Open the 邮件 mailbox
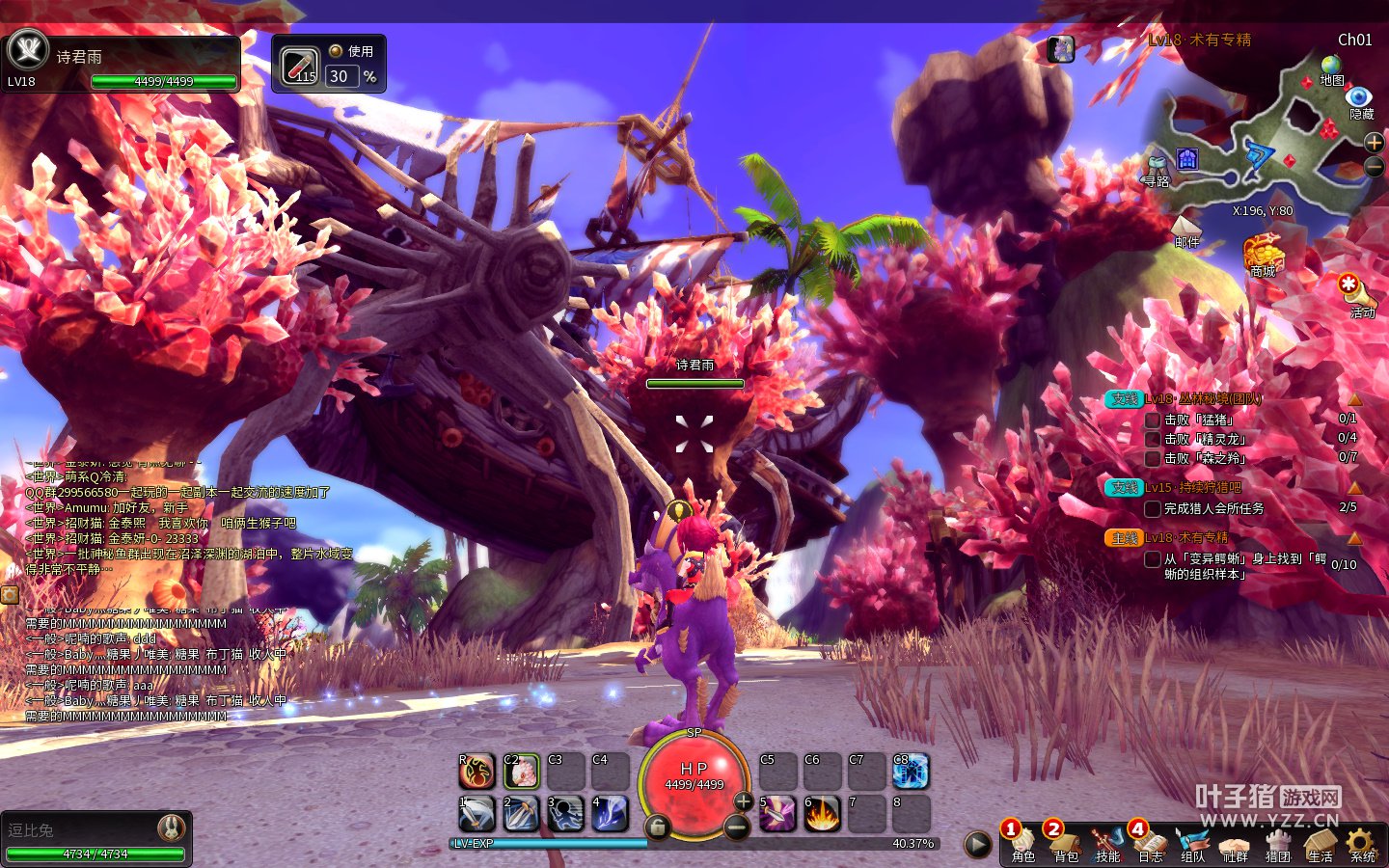The width and height of the screenshot is (1389, 868). [1186, 231]
